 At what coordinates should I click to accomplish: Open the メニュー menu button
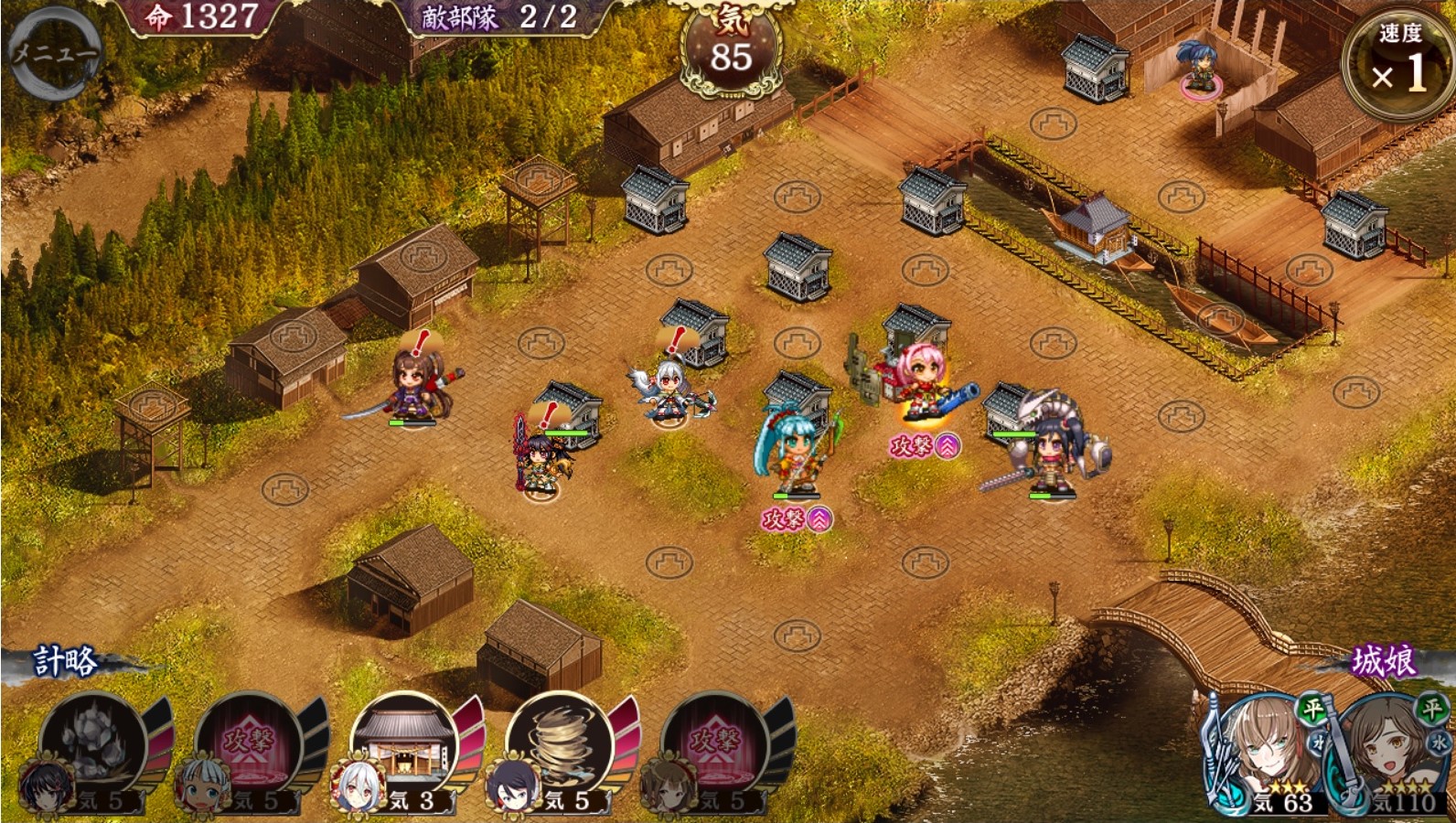[53, 53]
